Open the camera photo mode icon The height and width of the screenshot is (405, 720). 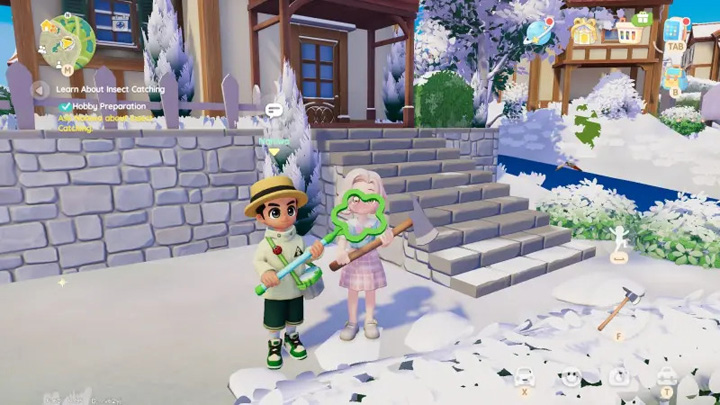point(619,376)
